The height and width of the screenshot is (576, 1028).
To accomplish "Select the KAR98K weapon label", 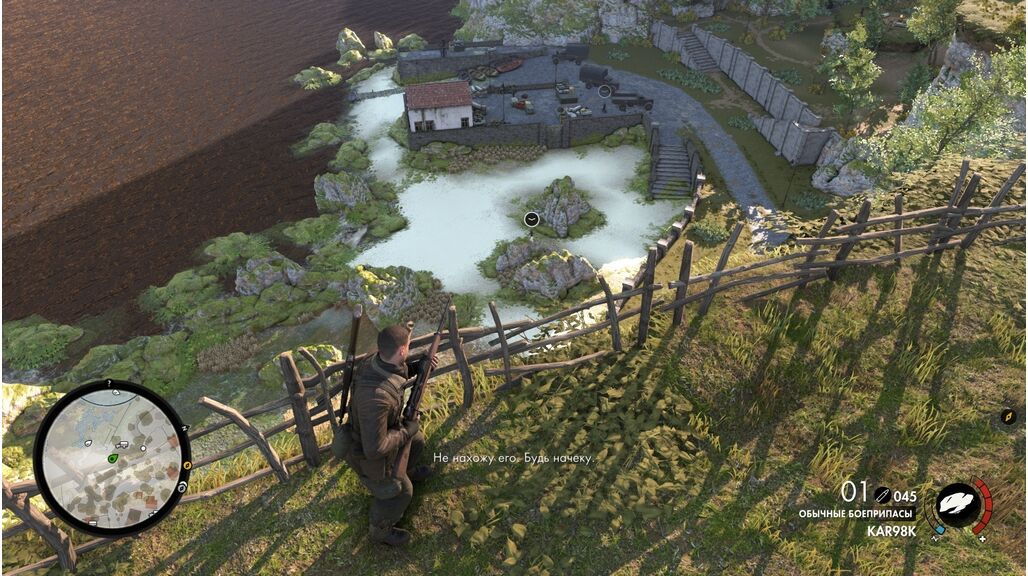I will click(890, 531).
